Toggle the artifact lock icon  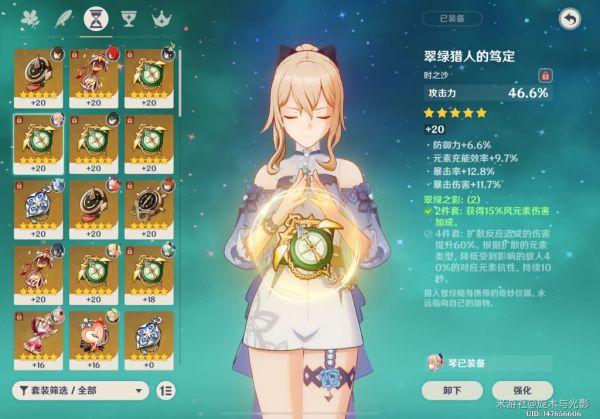[546, 74]
